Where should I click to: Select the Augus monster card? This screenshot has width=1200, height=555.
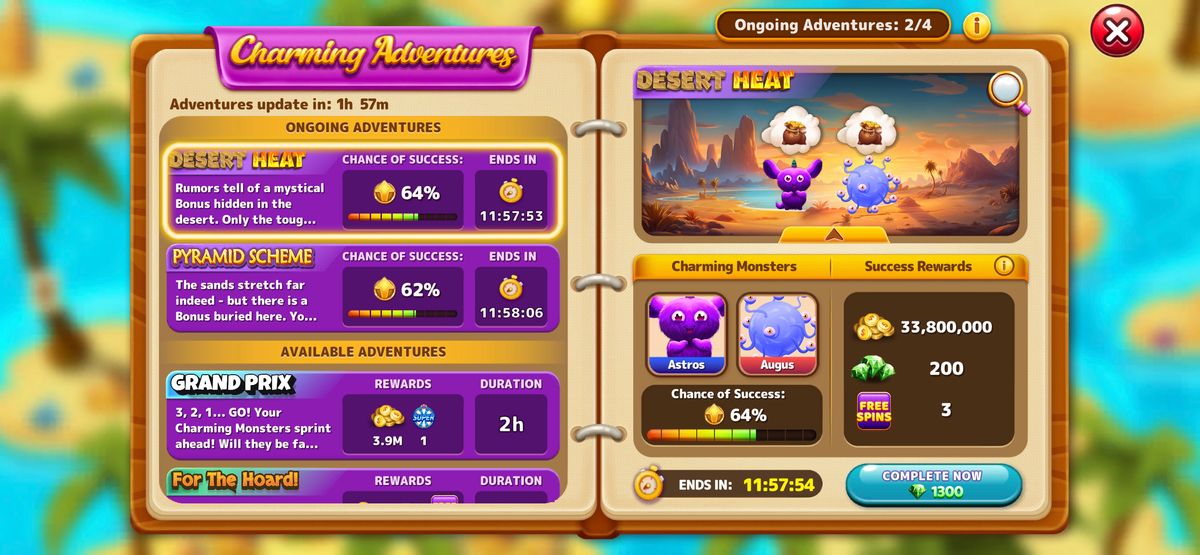pyautogui.click(x=777, y=333)
